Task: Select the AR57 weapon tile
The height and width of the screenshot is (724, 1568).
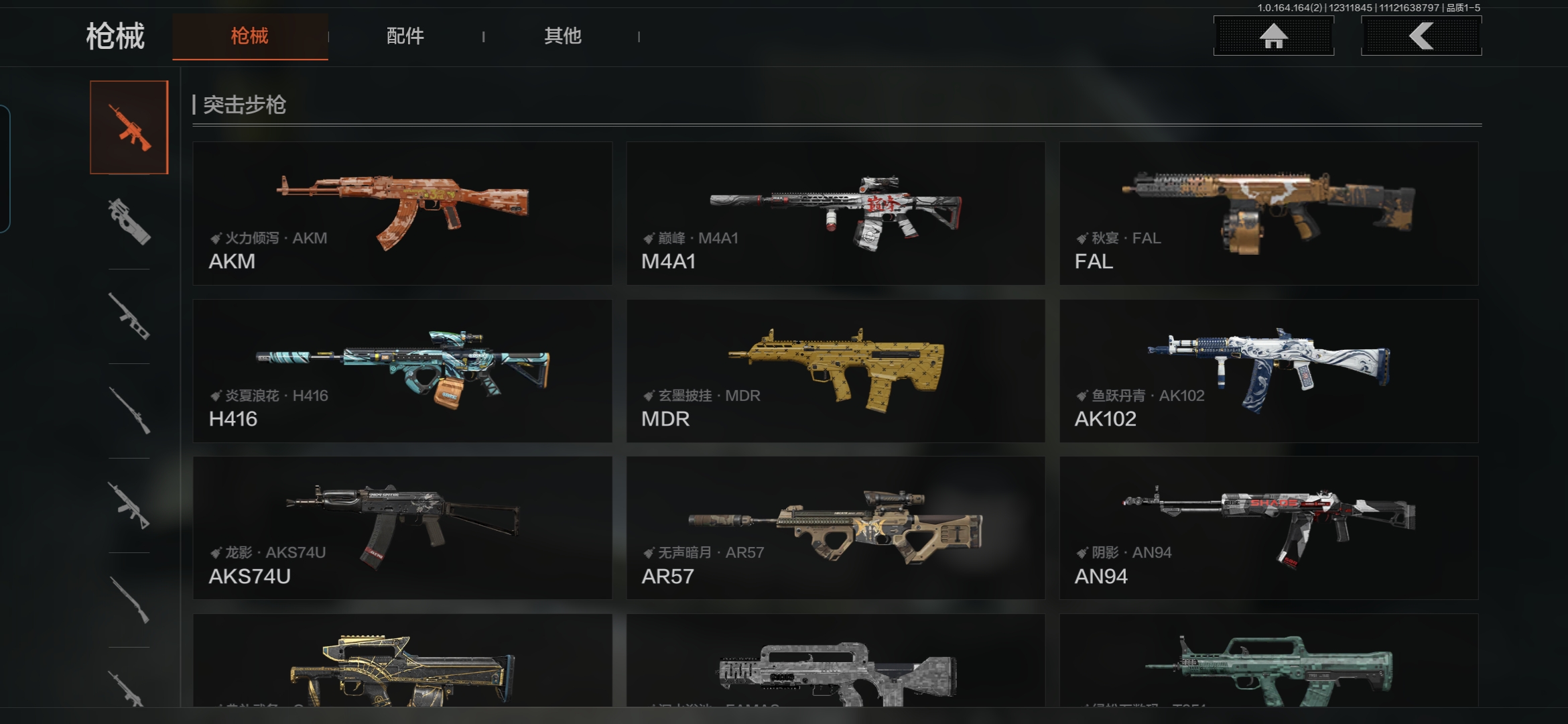Action: [836, 528]
